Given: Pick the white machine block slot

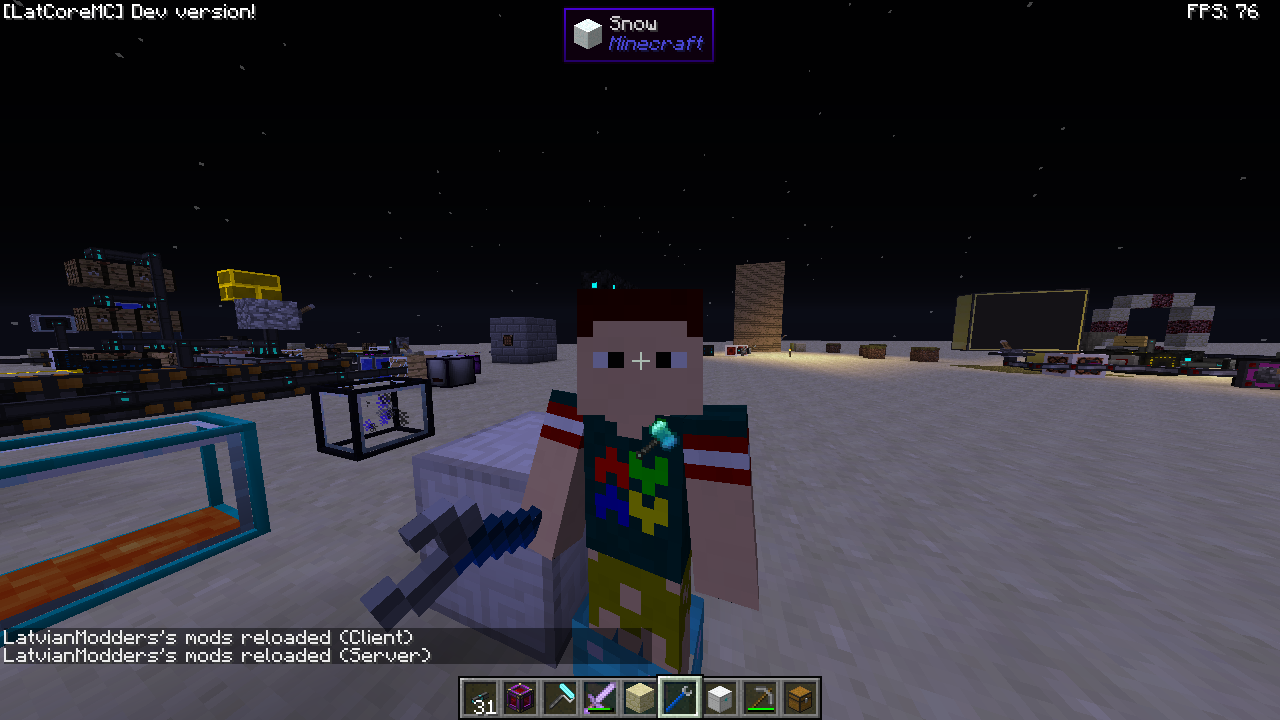Looking at the screenshot, I should click(720, 698).
